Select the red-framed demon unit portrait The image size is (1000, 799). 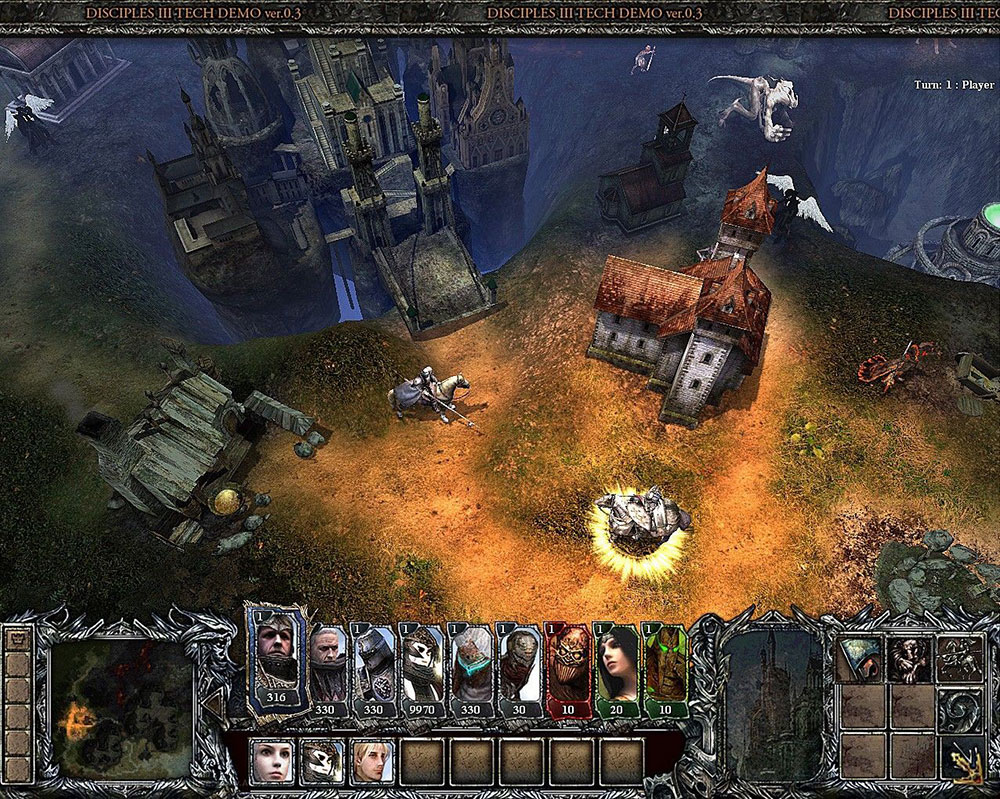570,668
